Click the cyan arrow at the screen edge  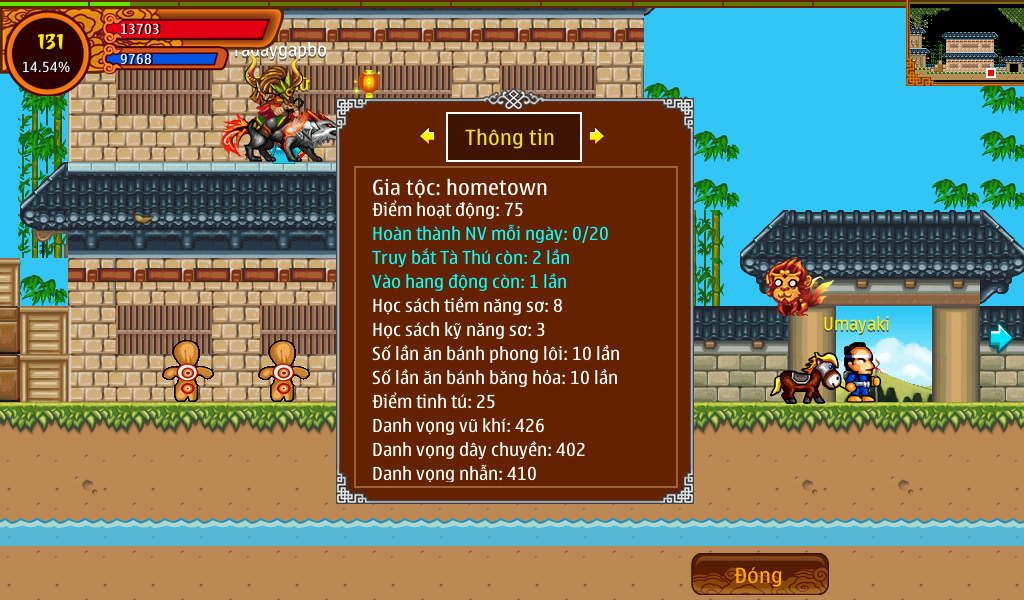pos(1000,338)
